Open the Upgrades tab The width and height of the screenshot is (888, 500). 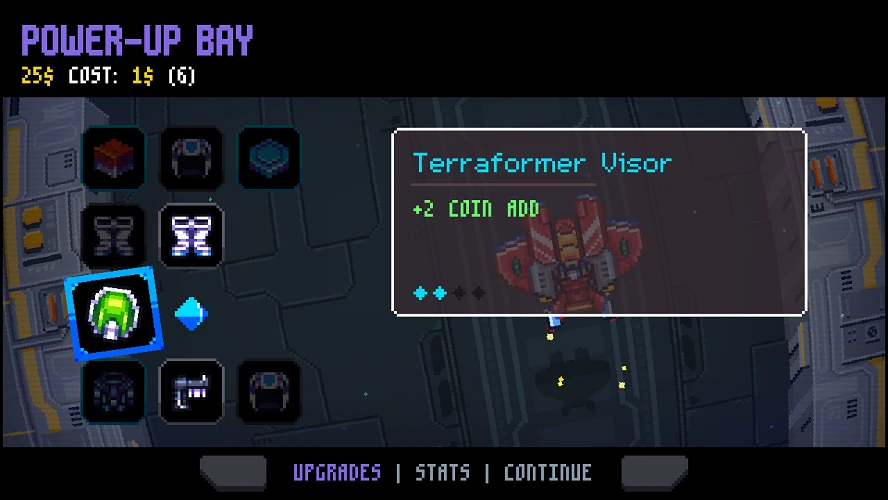click(337, 473)
